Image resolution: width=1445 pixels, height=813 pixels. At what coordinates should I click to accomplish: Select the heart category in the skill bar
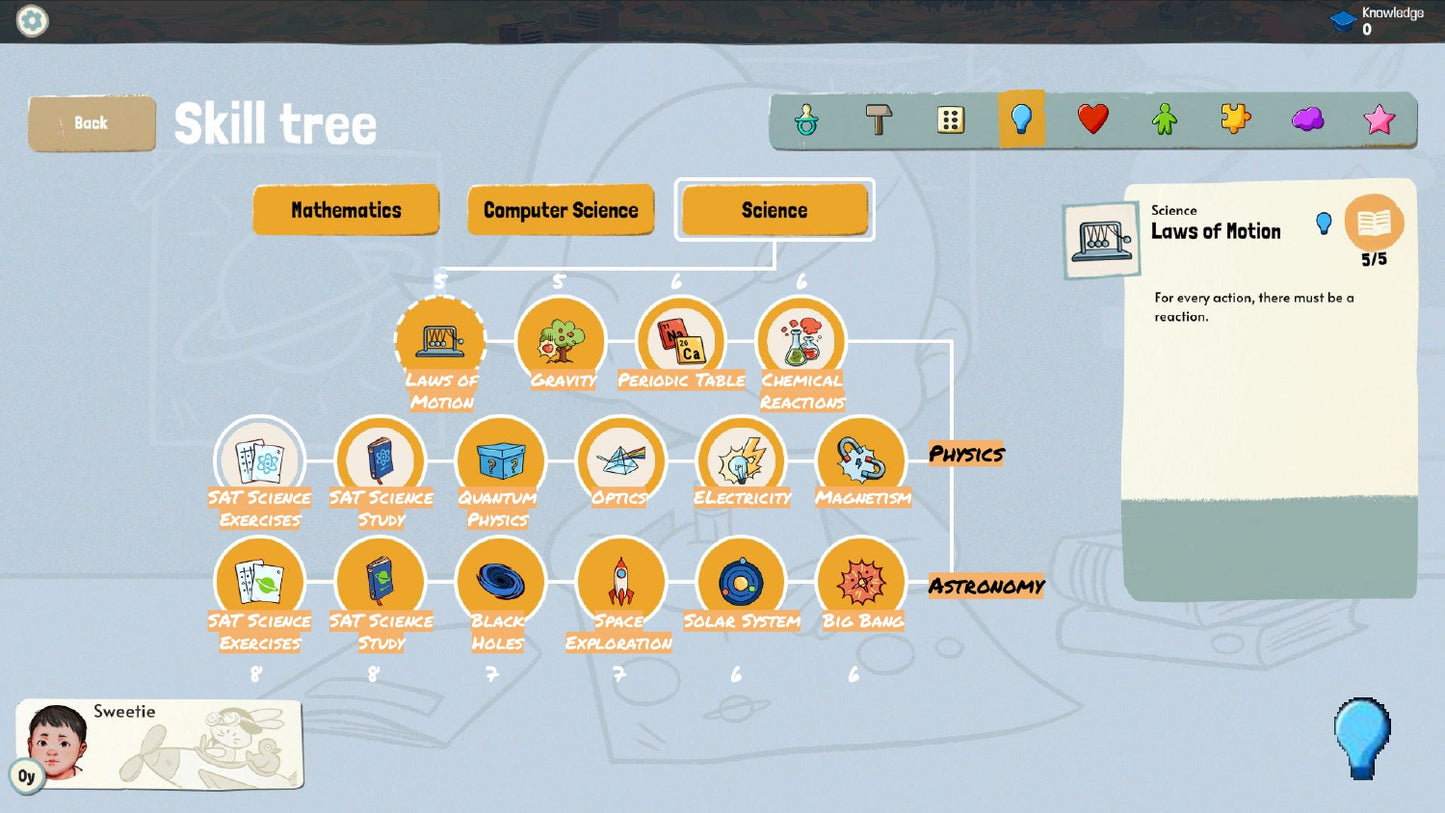tap(1094, 119)
